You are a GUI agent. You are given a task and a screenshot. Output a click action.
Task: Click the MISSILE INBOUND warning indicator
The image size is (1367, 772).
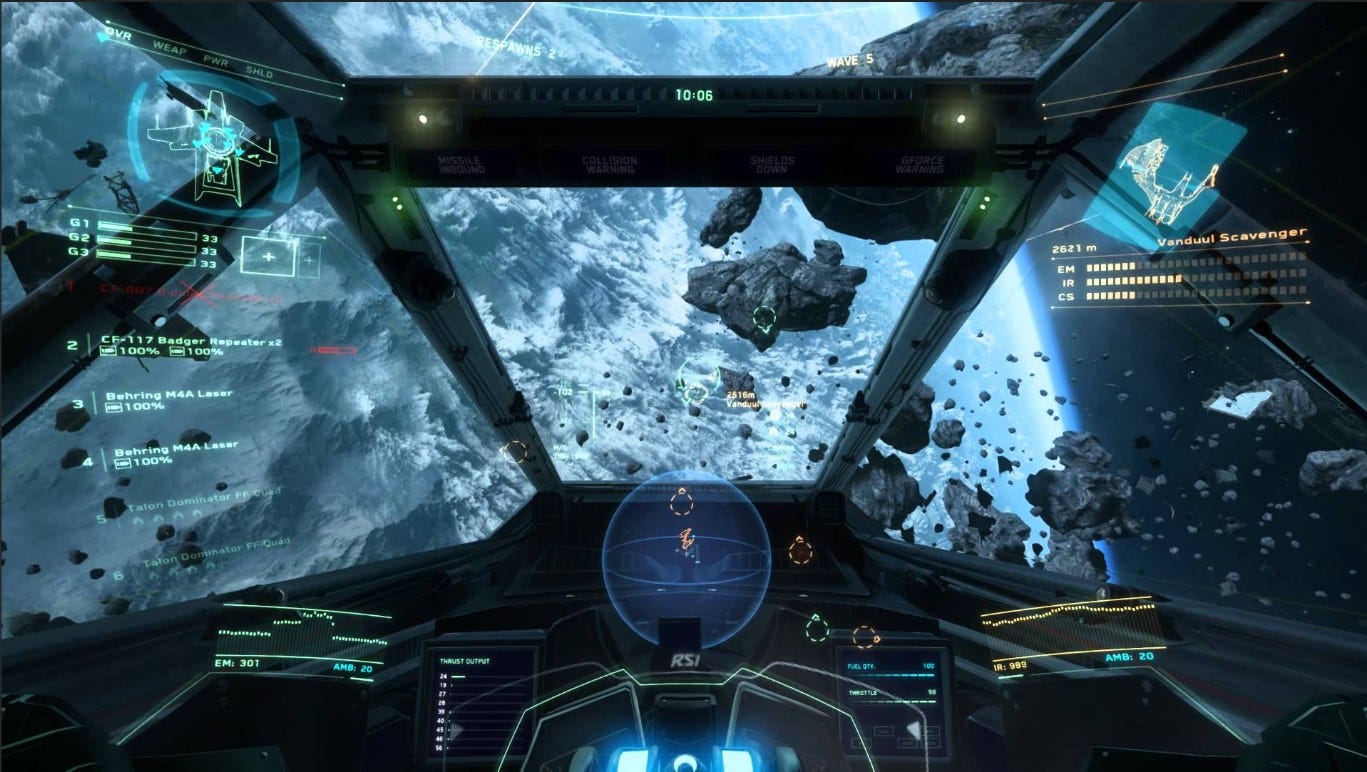(x=463, y=162)
